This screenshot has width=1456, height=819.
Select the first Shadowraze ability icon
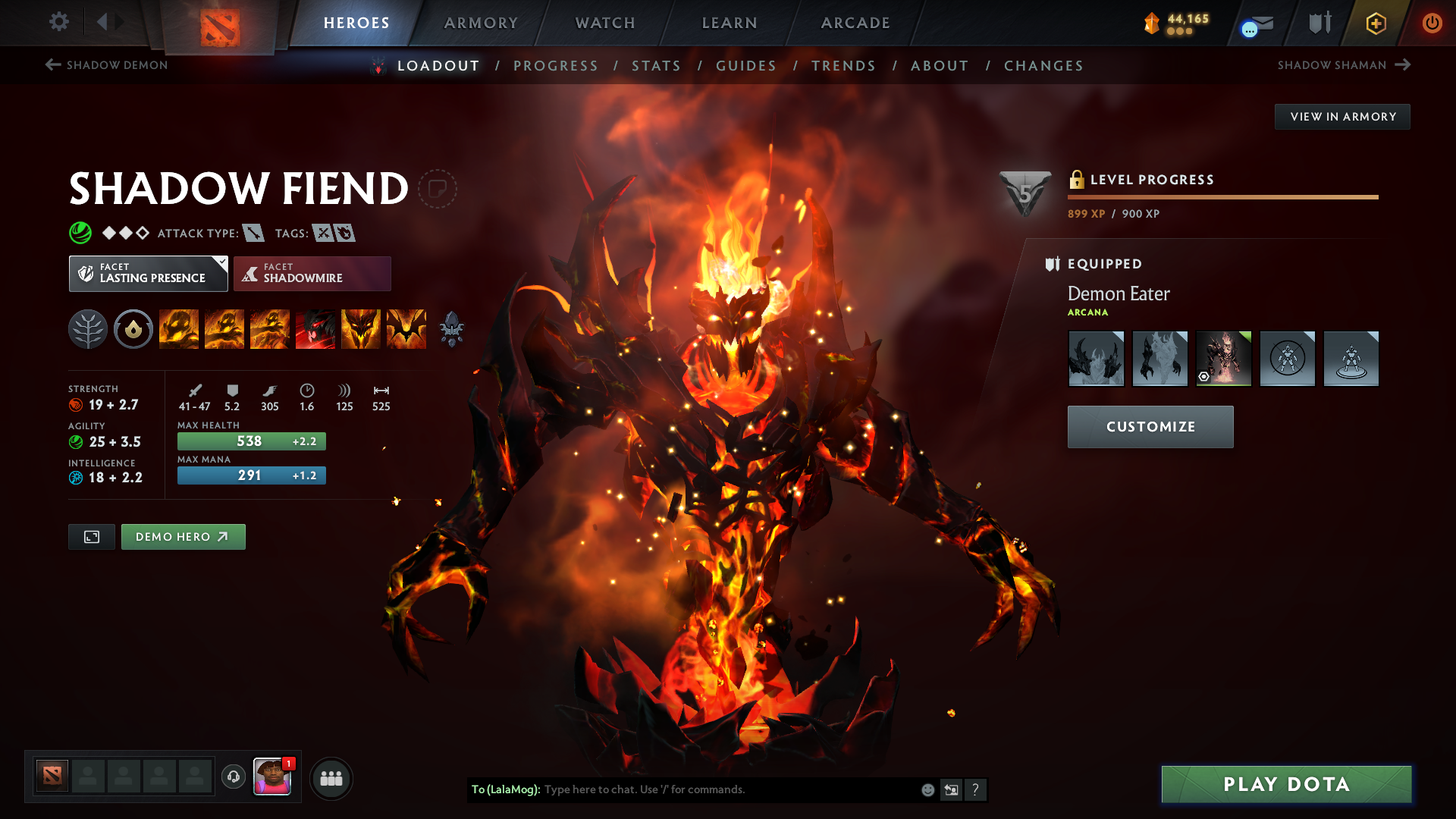click(179, 329)
